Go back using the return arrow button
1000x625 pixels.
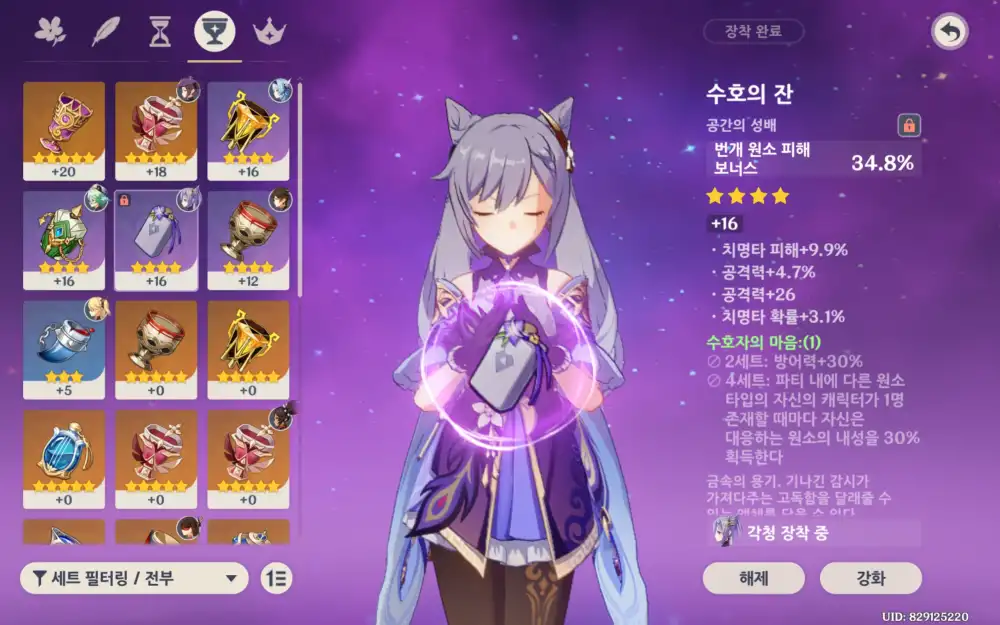point(949,32)
